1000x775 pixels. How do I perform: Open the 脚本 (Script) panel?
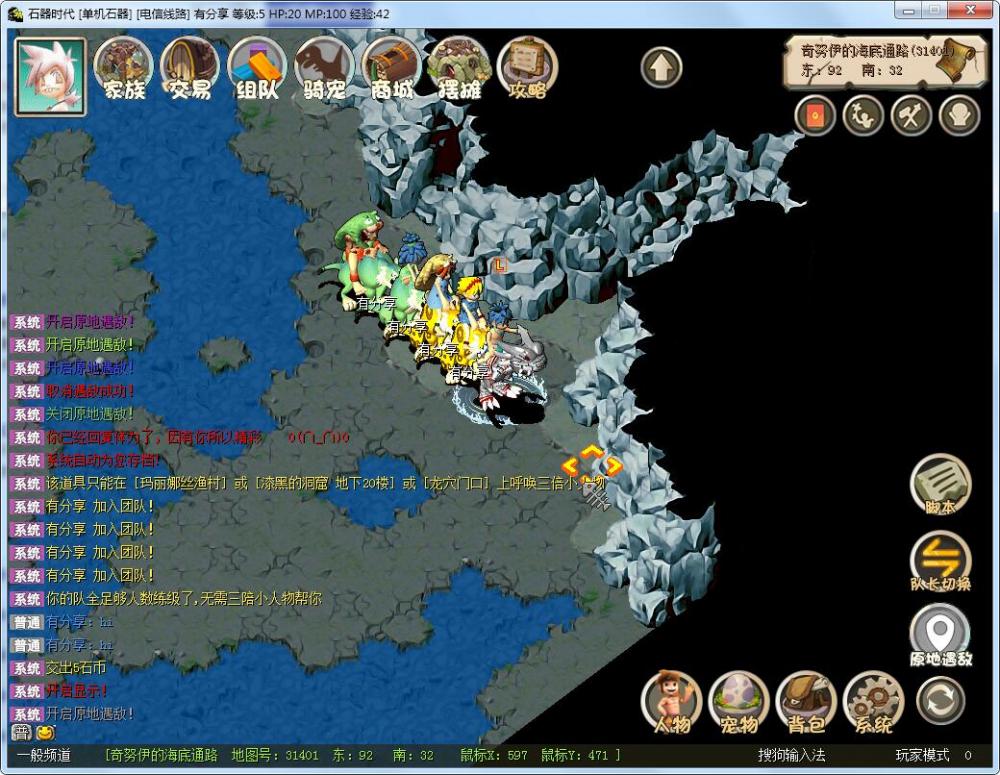tap(940, 486)
